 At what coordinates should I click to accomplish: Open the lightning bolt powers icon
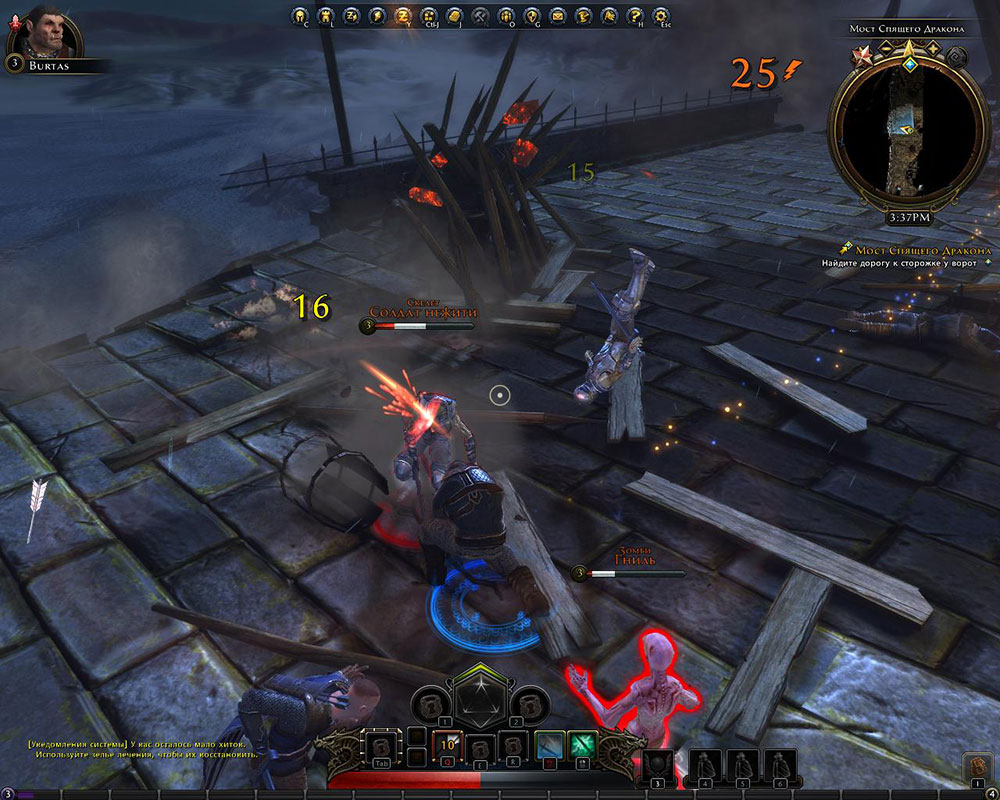pyautogui.click(x=376, y=16)
